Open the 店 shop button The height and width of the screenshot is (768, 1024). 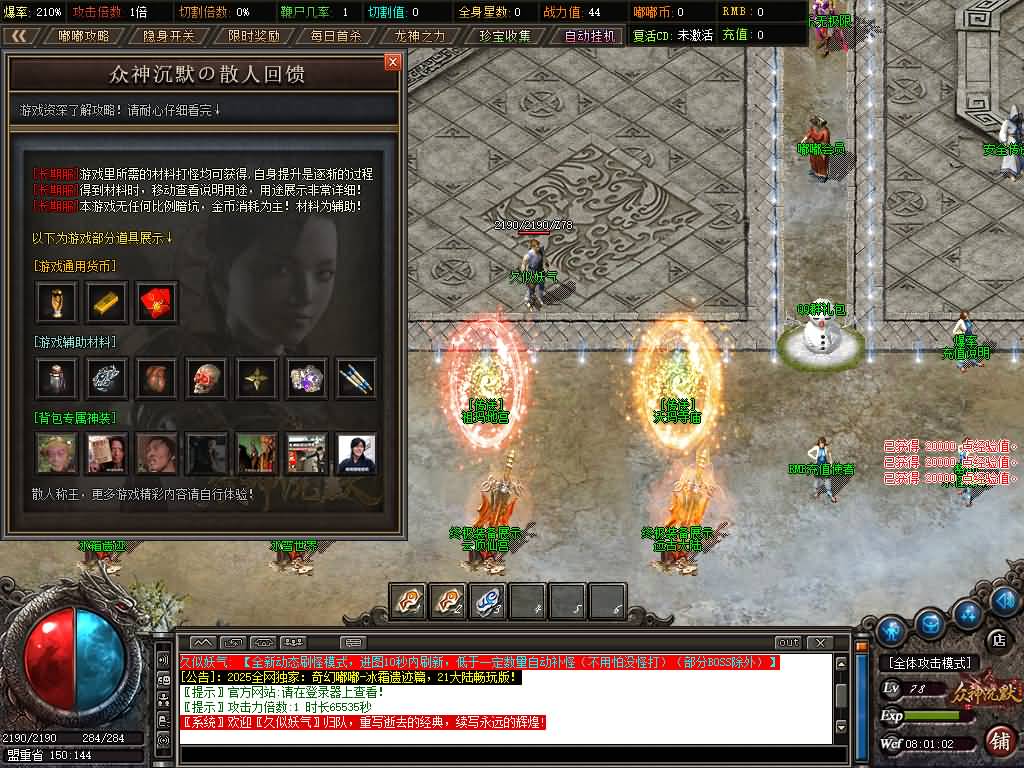(x=996, y=639)
